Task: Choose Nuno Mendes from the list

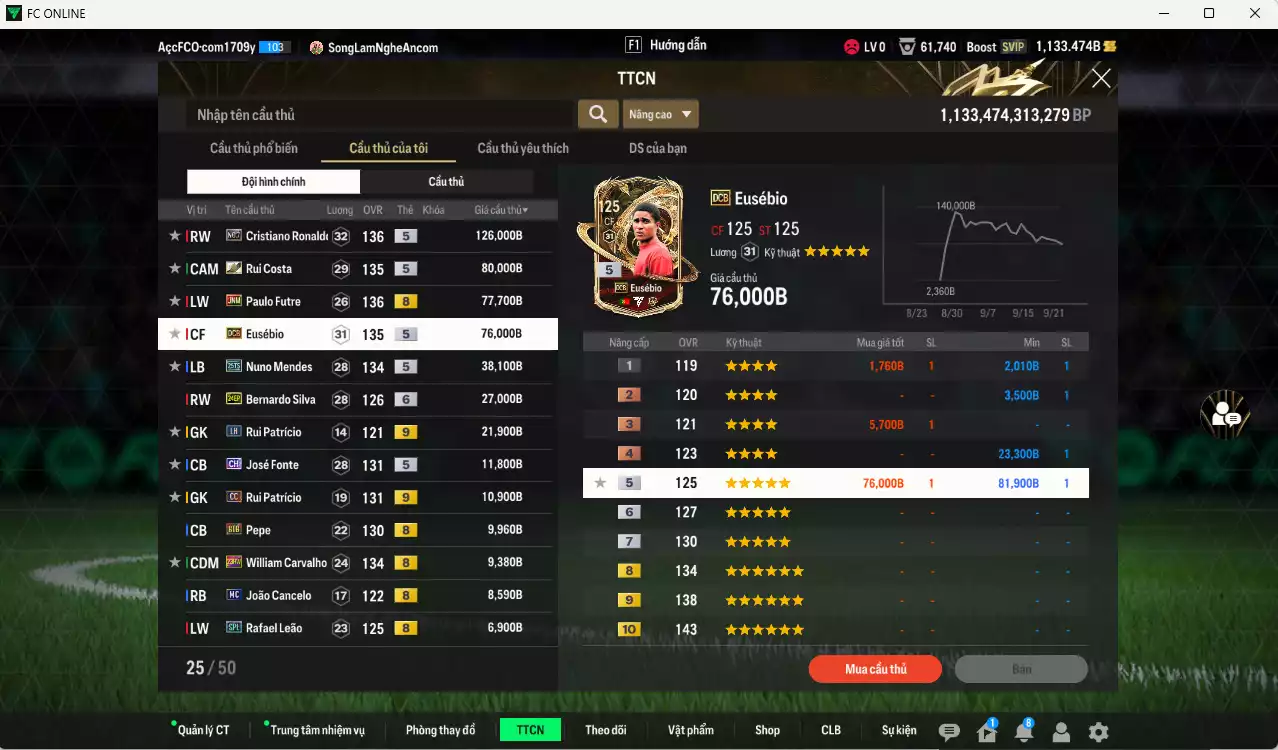Action: [358, 367]
